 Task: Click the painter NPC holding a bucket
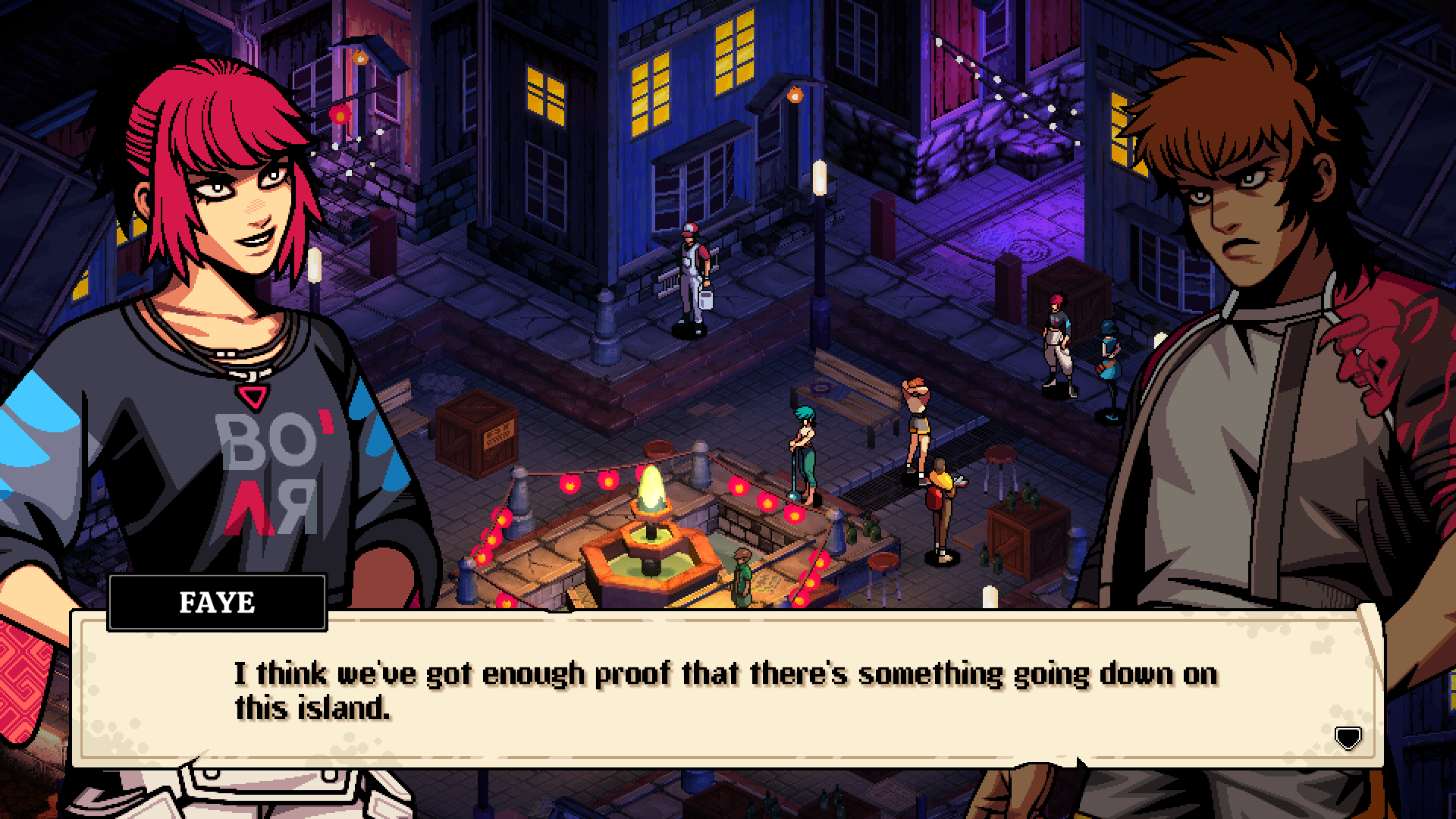click(692, 273)
